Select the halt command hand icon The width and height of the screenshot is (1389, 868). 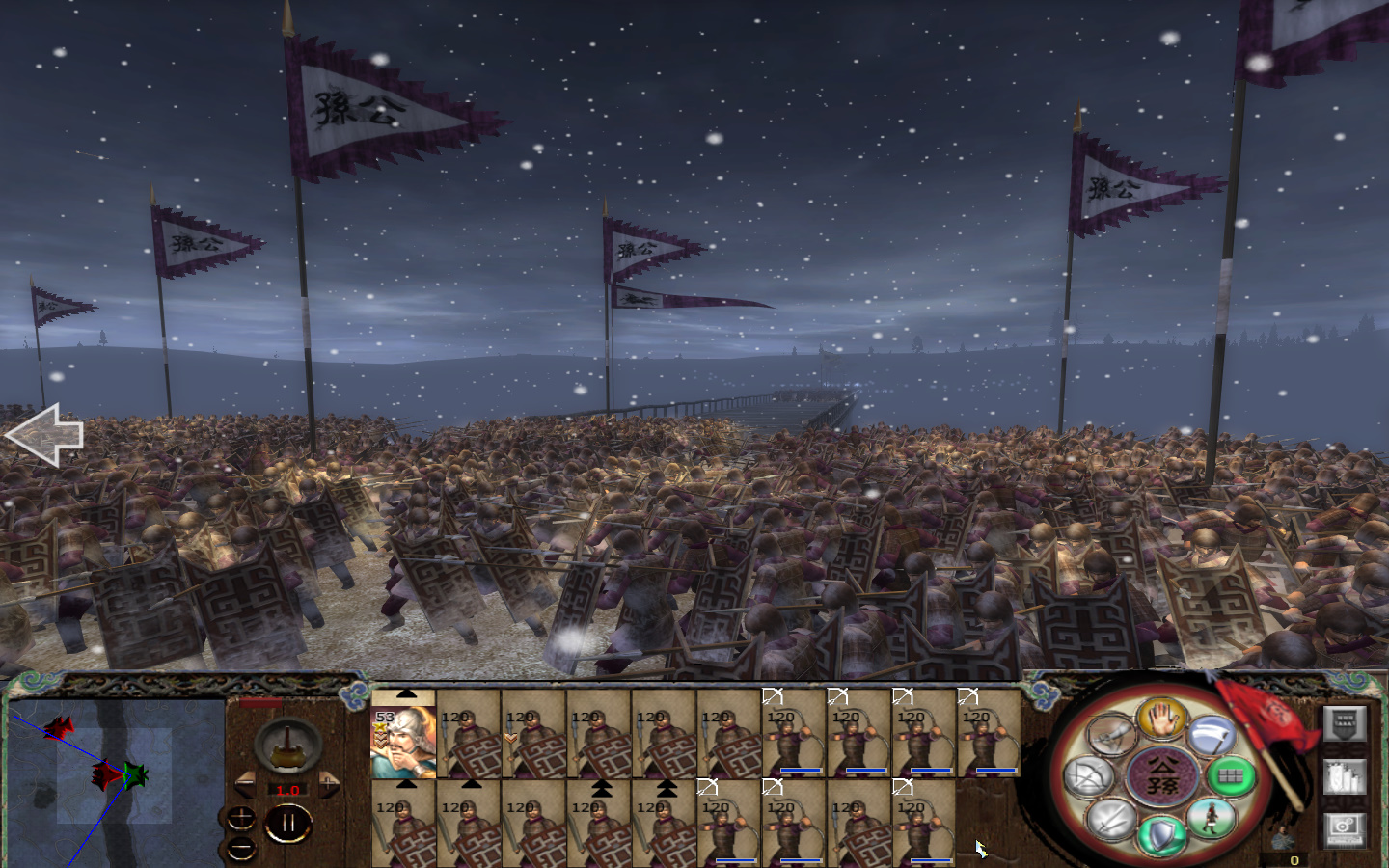point(1160,720)
